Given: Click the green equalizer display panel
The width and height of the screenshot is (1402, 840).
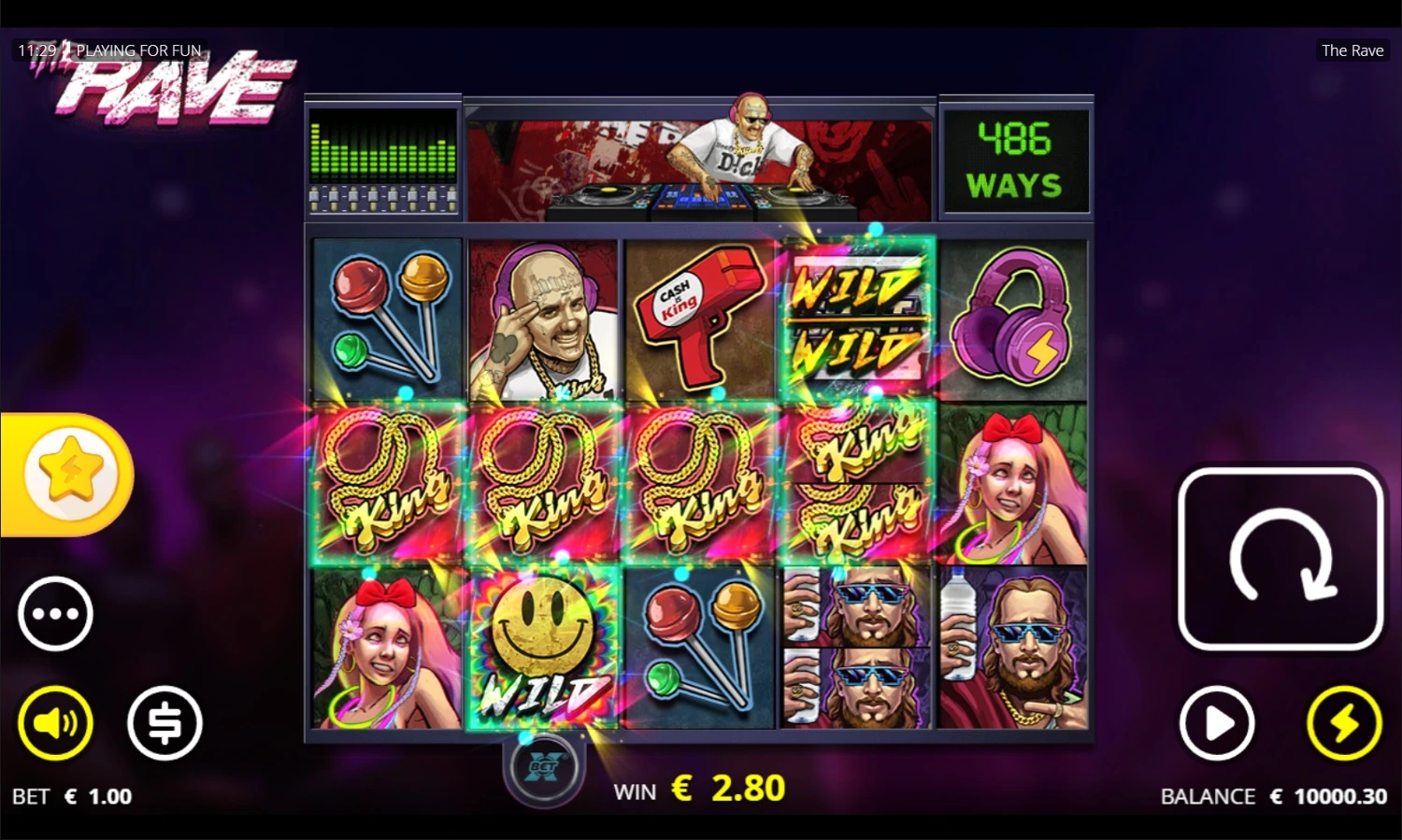Looking at the screenshot, I should click(x=383, y=159).
